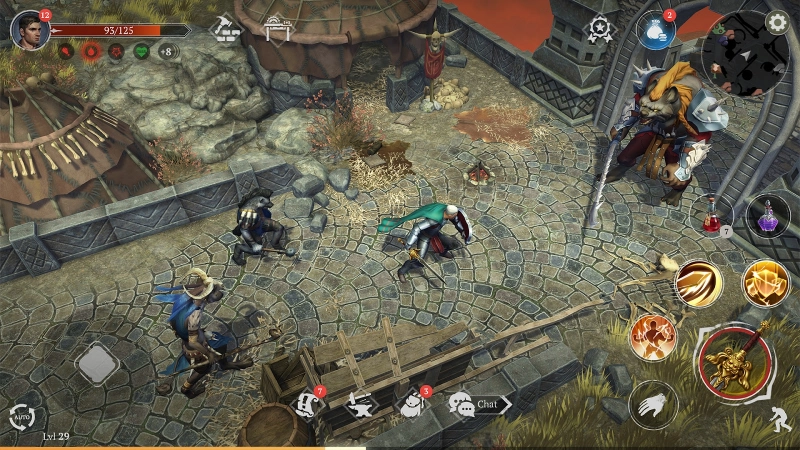Open the helmet icon with 7 notifications
This screenshot has height=450, width=800.
[309, 404]
